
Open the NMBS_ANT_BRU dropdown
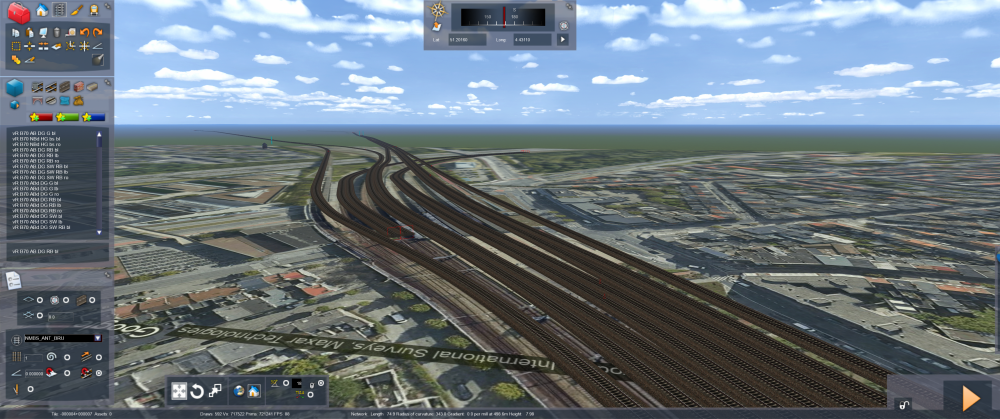tap(97, 338)
